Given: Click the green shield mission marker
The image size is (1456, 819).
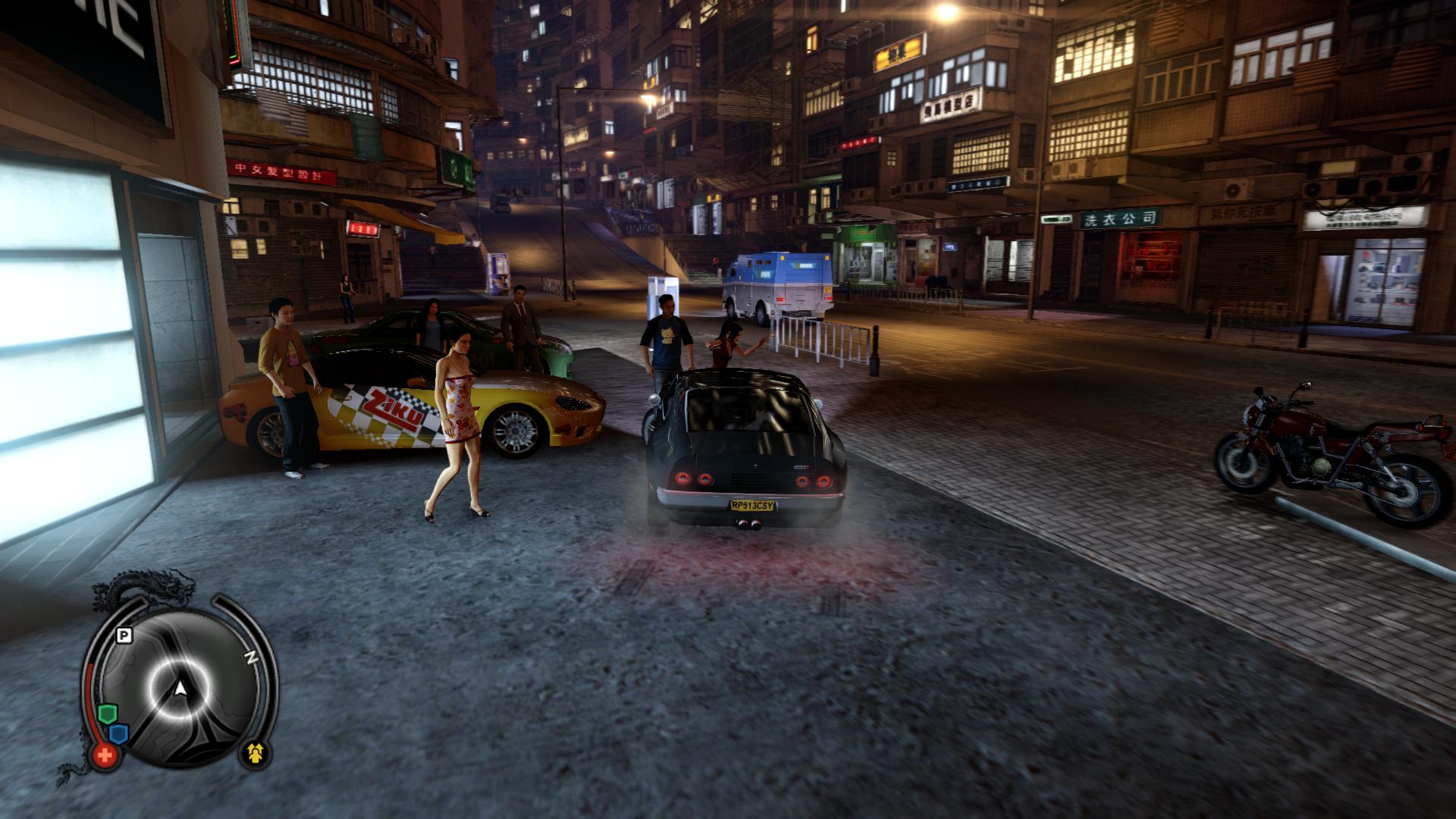Looking at the screenshot, I should [x=107, y=714].
